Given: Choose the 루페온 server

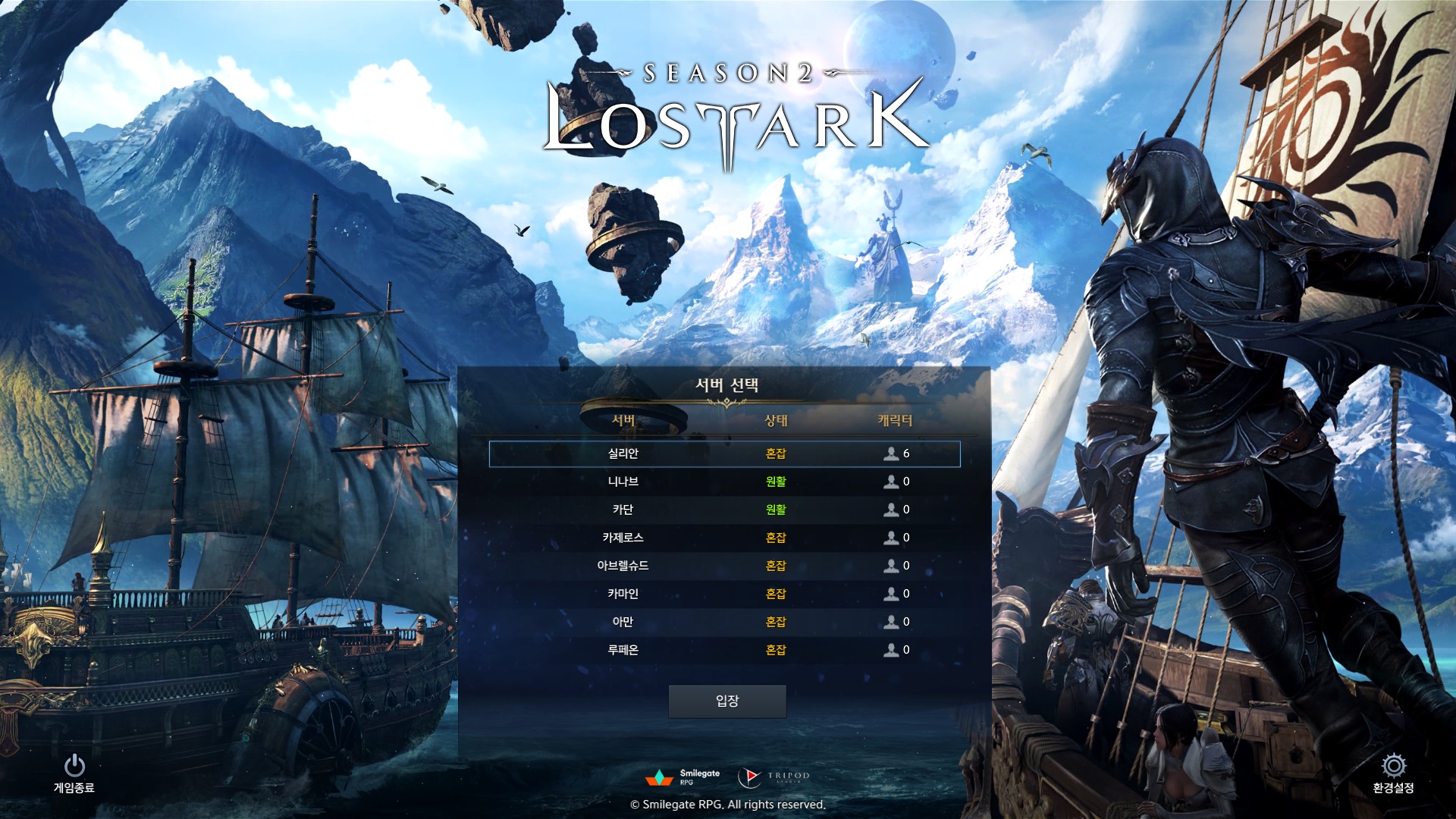Looking at the screenshot, I should [x=724, y=650].
